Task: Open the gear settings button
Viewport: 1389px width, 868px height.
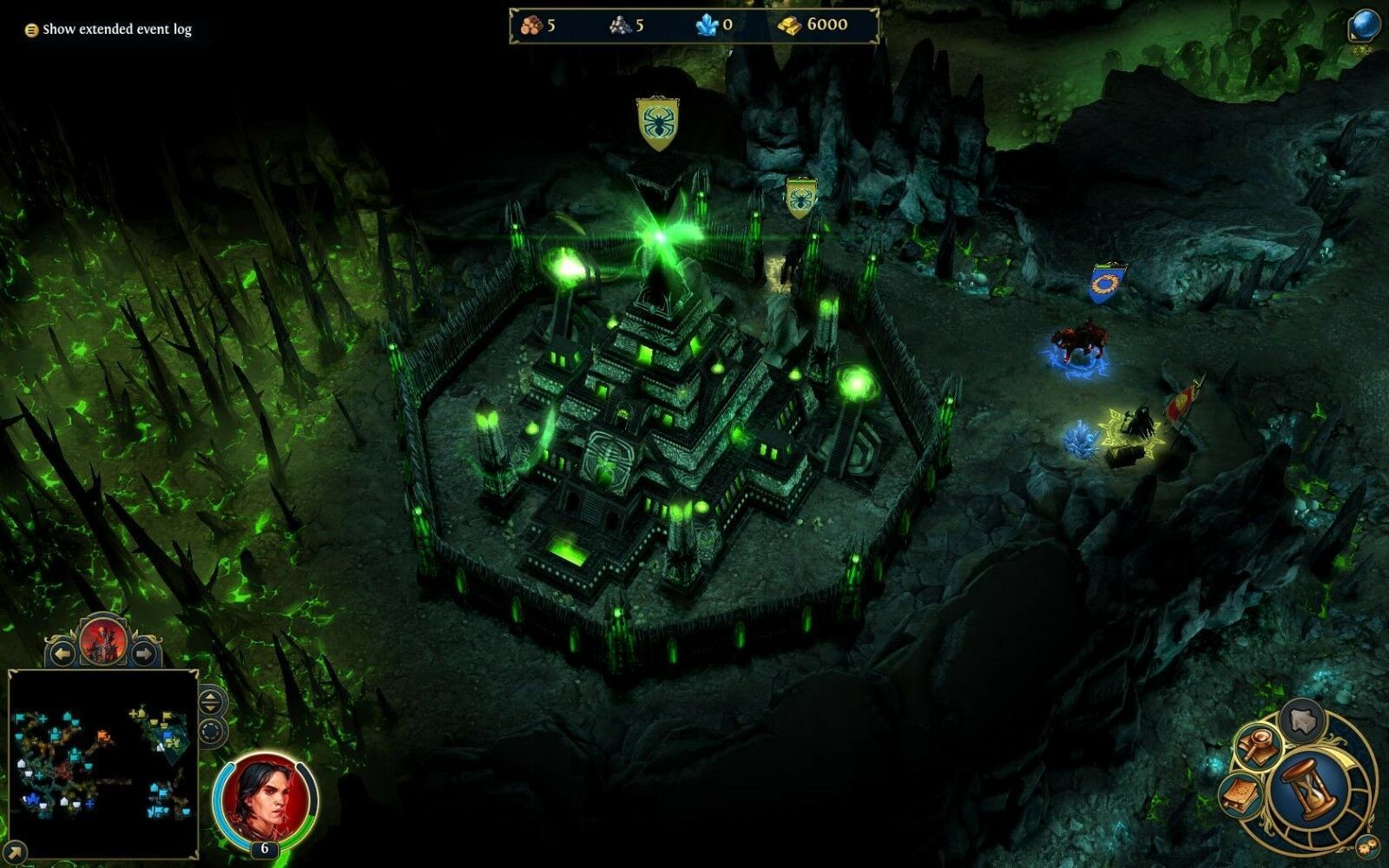Action: [1366, 845]
